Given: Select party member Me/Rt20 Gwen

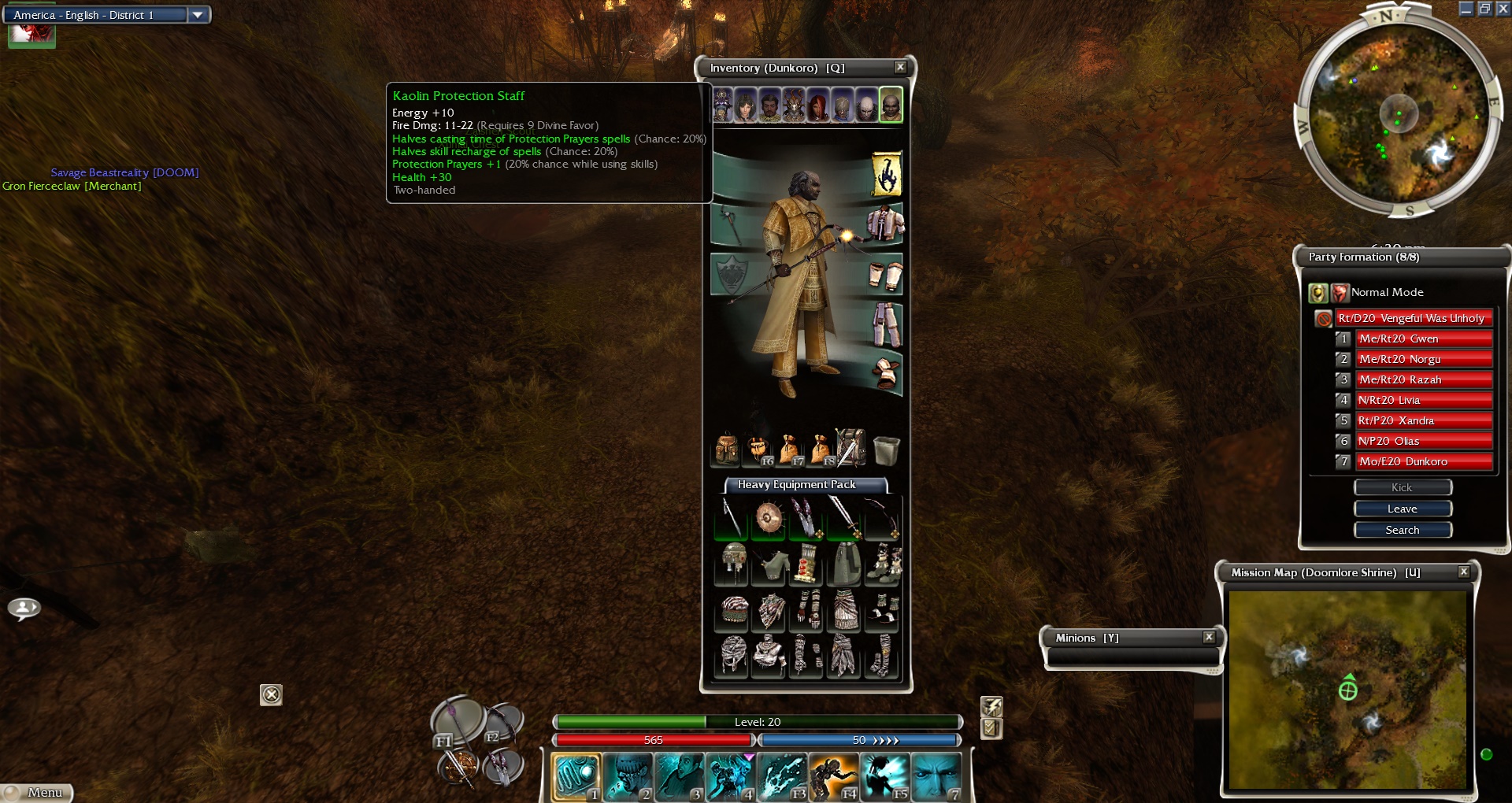Looking at the screenshot, I should (x=1423, y=339).
